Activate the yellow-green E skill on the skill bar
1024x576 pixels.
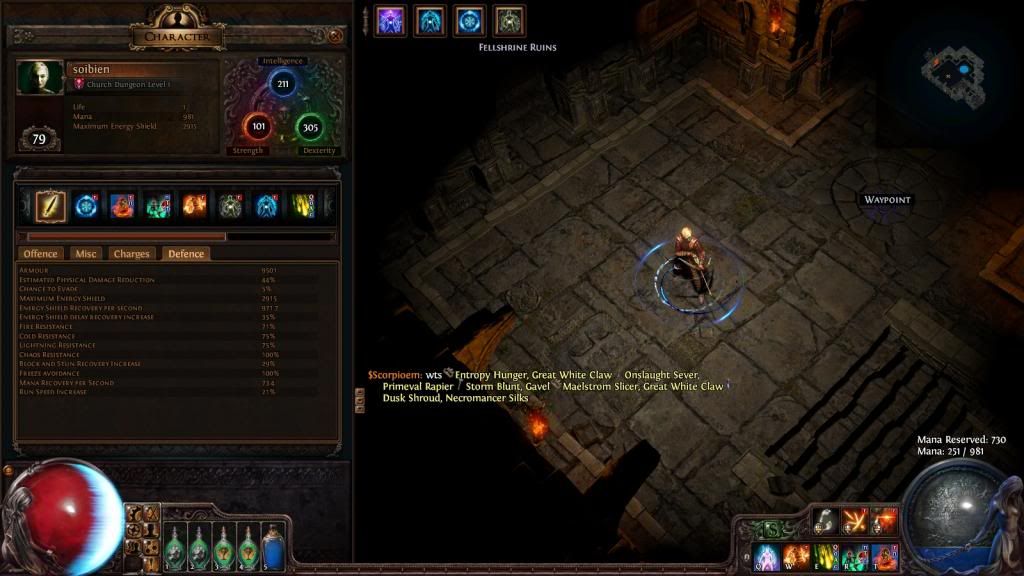click(x=826, y=556)
